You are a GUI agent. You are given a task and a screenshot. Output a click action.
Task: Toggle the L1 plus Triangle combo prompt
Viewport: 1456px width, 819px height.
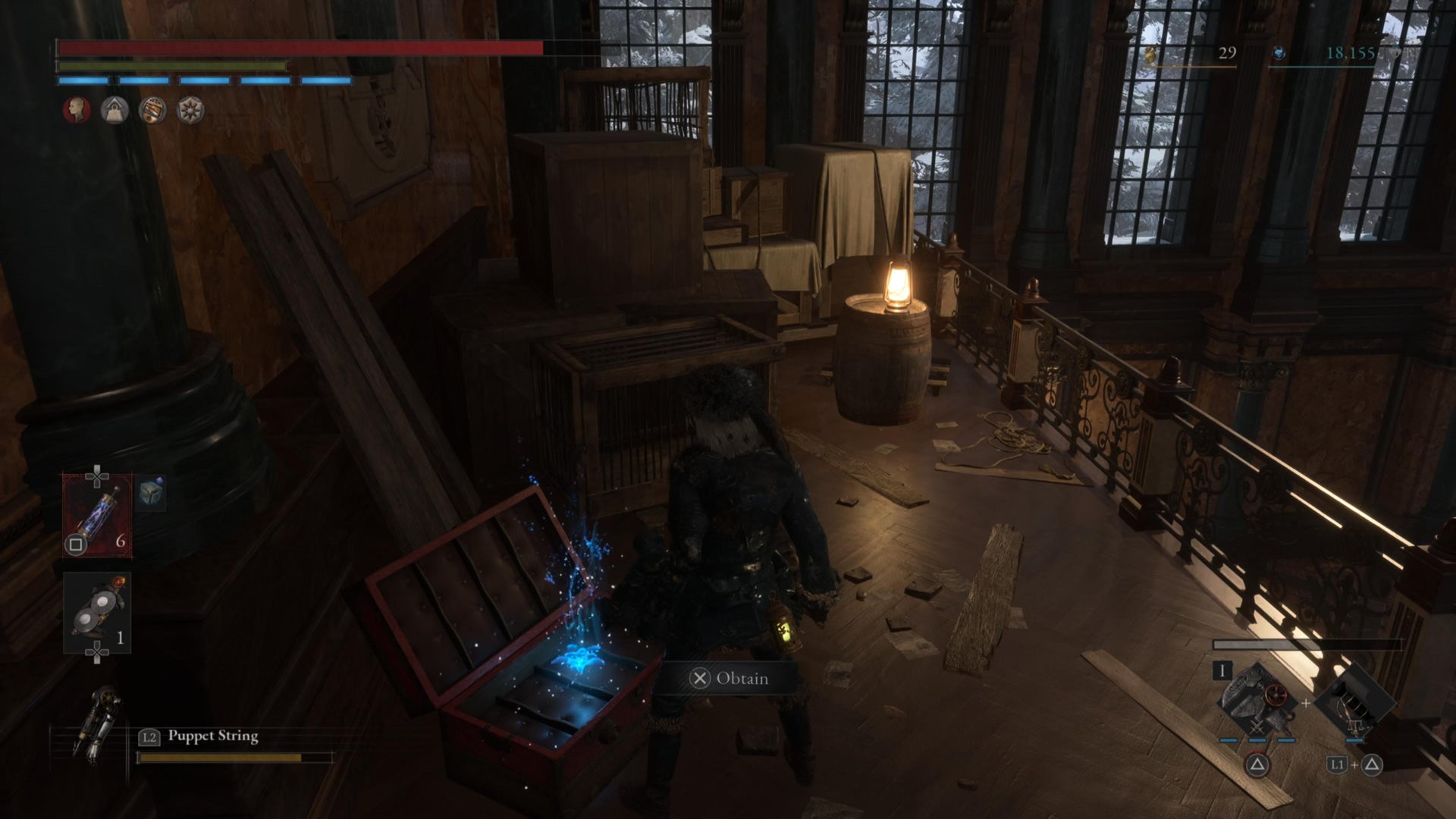(x=1353, y=765)
